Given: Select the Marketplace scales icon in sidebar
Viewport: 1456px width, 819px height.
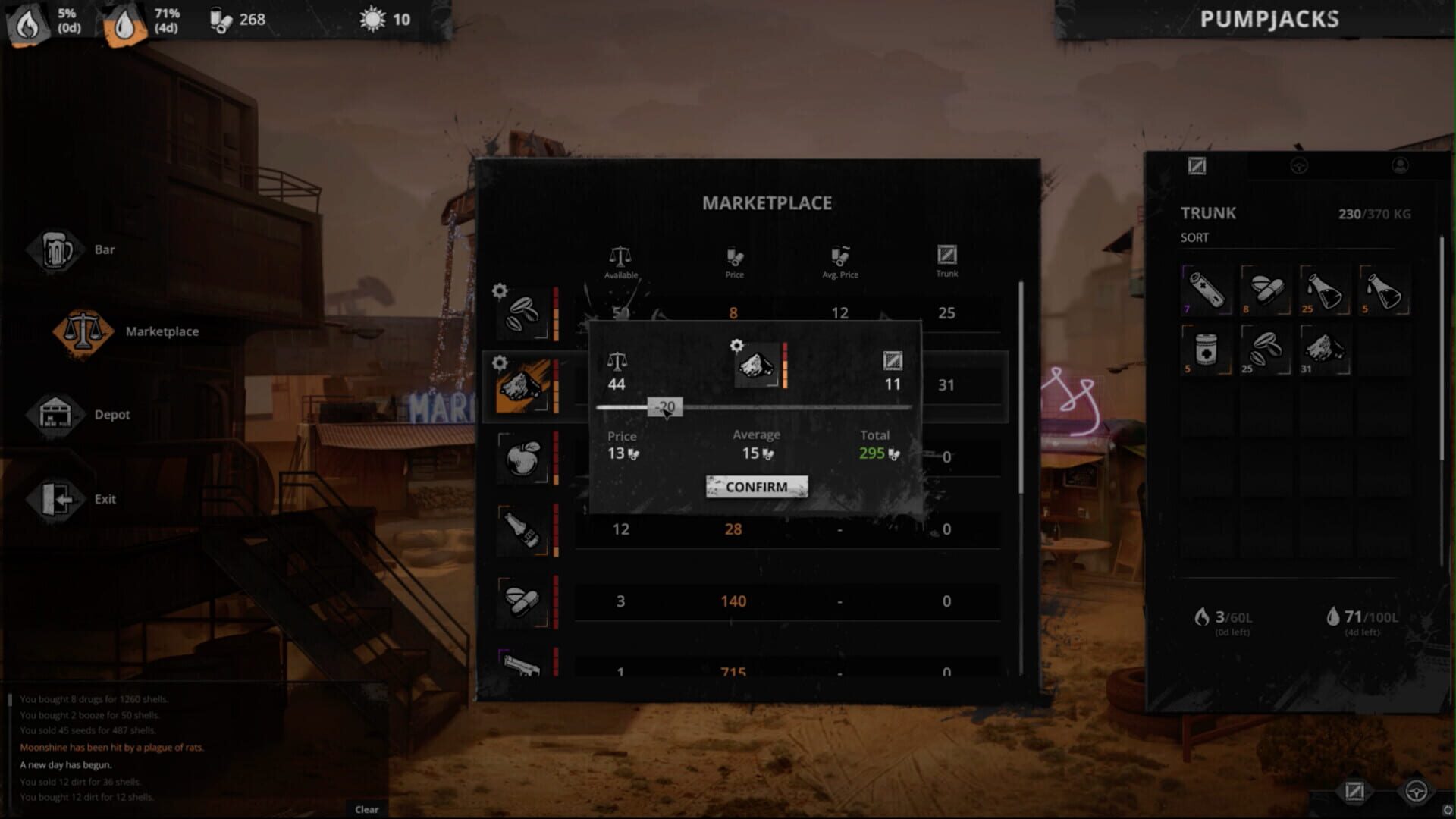Looking at the screenshot, I should pyautogui.click(x=83, y=331).
